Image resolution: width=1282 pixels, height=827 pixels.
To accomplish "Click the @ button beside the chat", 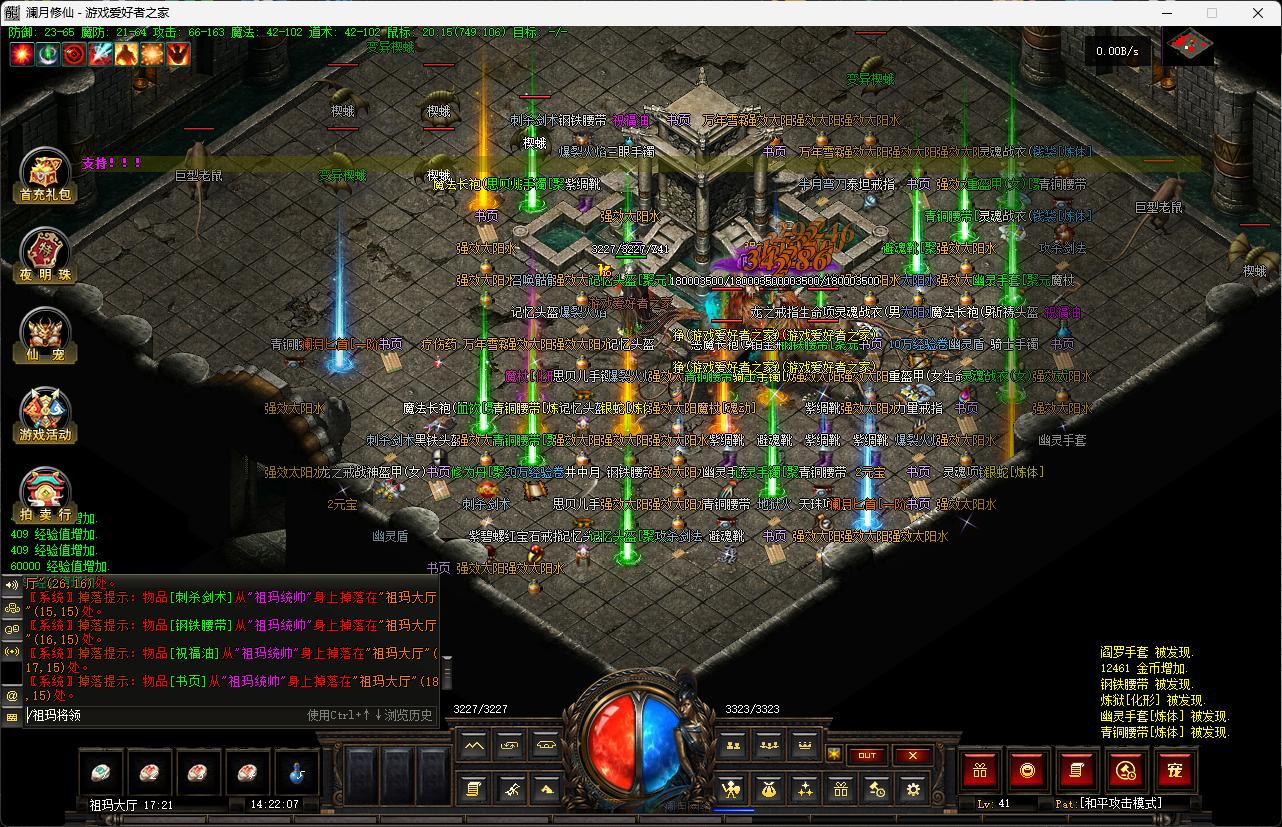I will pyautogui.click(x=12, y=695).
